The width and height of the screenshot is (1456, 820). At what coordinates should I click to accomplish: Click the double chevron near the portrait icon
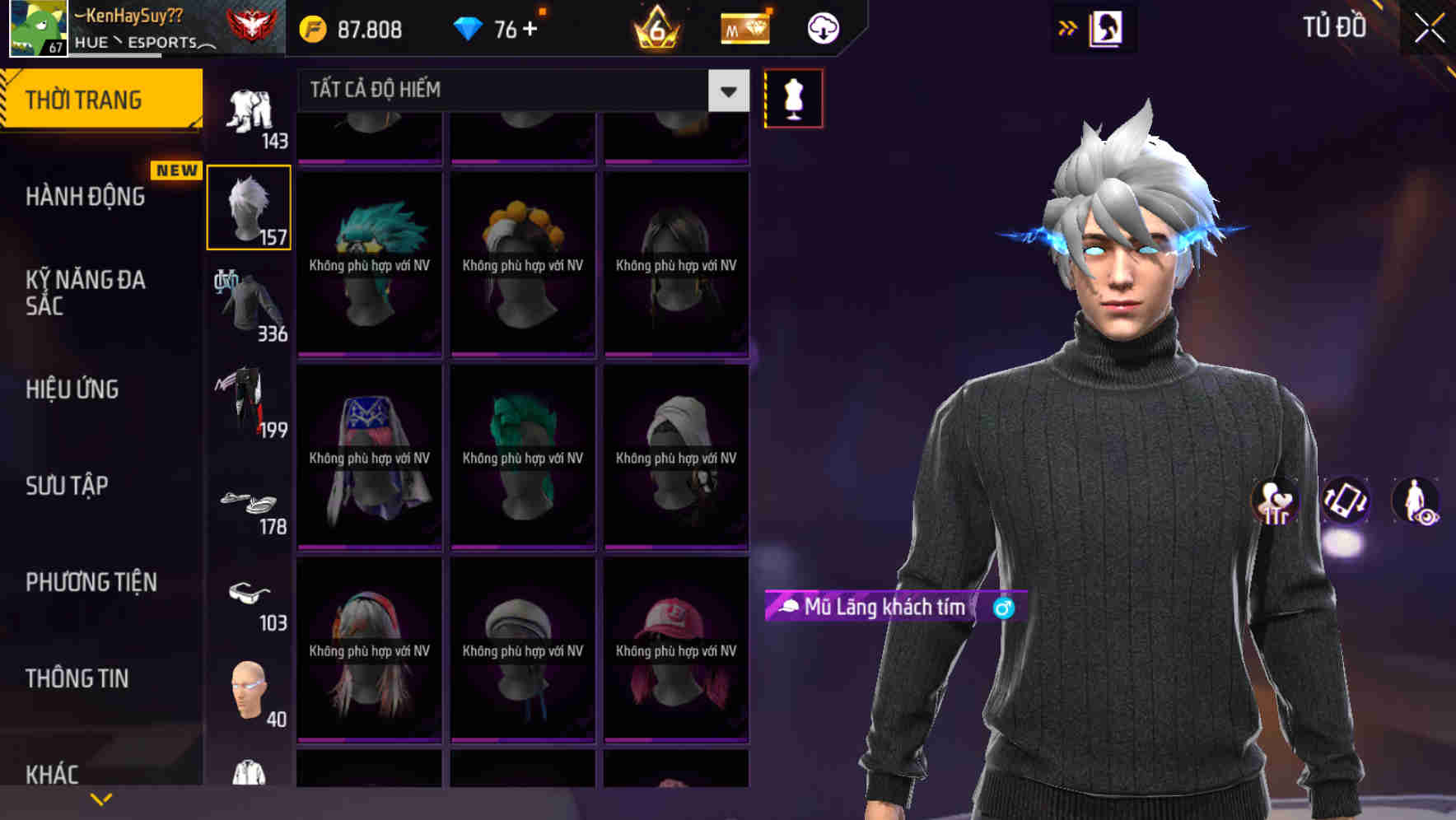coord(1068,27)
